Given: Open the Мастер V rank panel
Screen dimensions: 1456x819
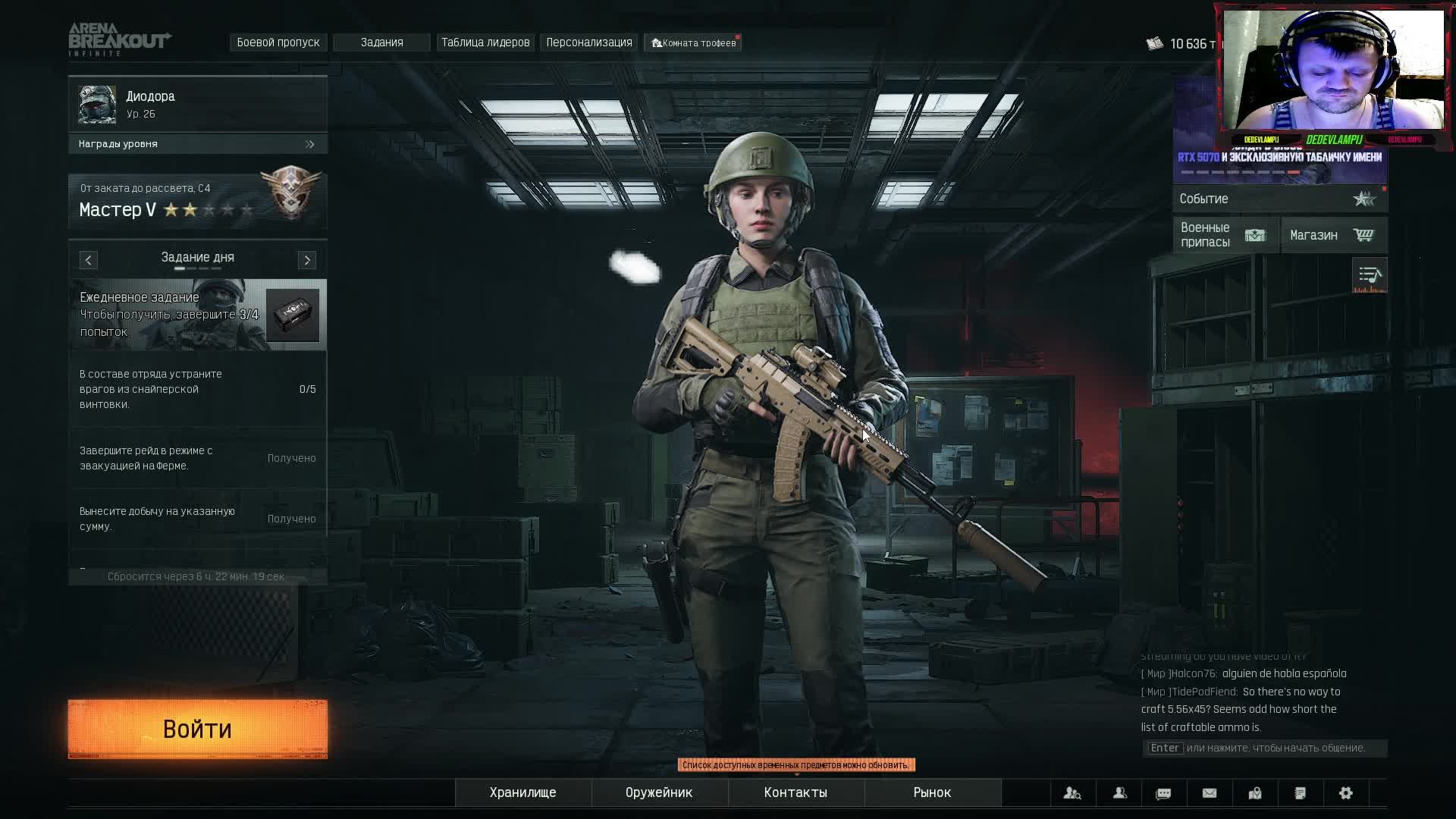Looking at the screenshot, I should pyautogui.click(x=197, y=202).
